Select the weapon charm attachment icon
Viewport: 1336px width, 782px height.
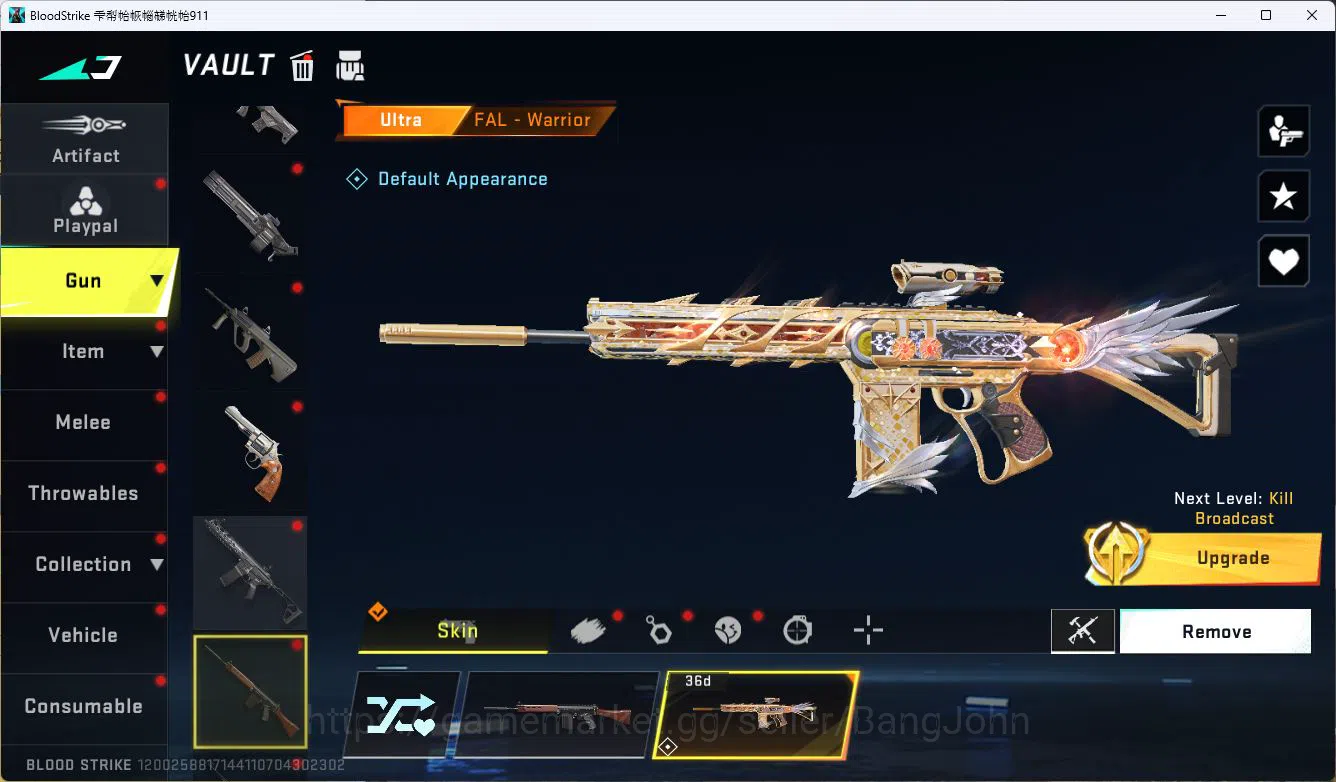[x=659, y=630]
